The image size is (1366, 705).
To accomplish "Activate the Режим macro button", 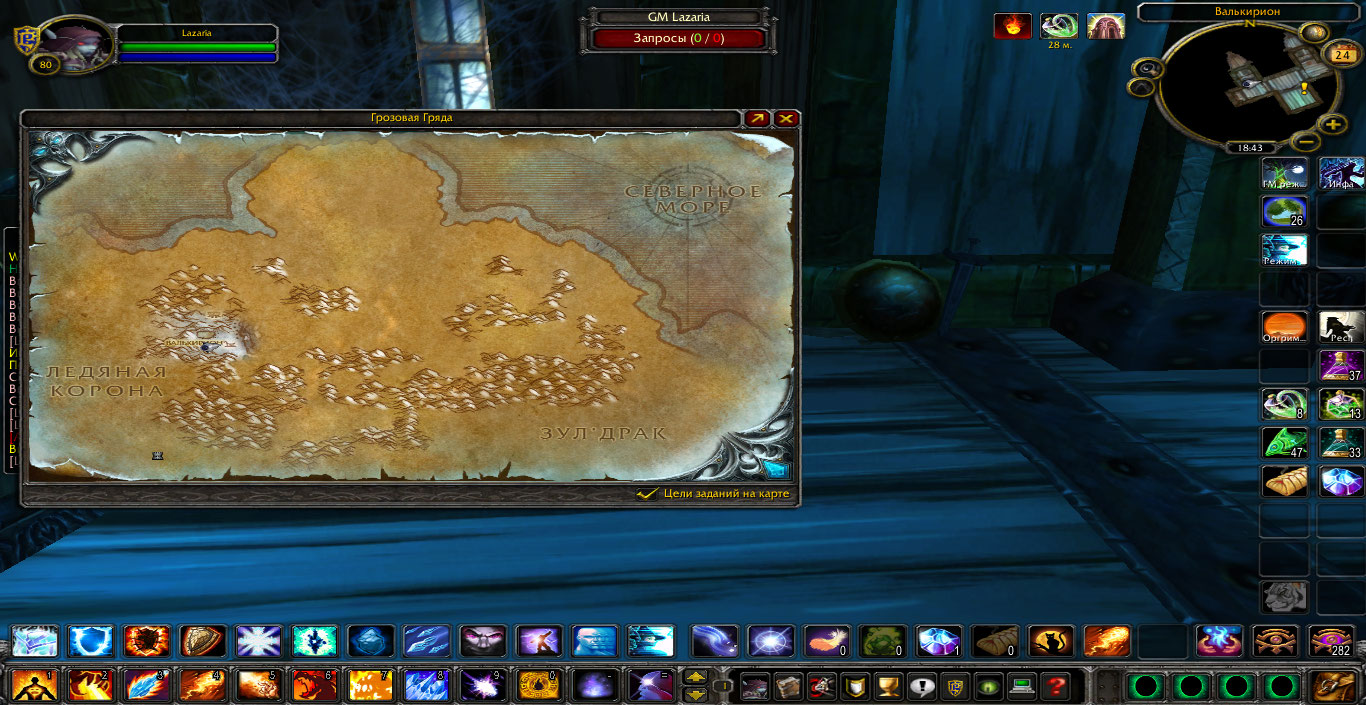I will click(1285, 250).
